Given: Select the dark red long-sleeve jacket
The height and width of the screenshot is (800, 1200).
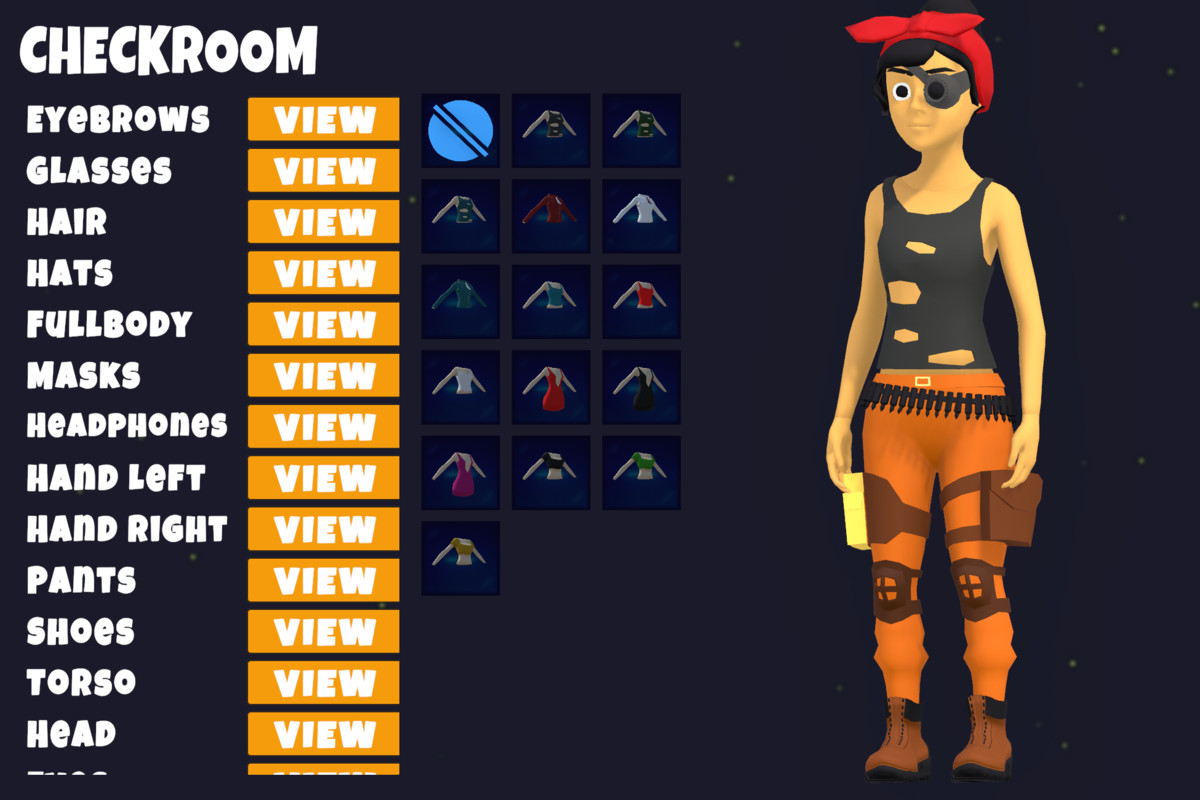Looking at the screenshot, I should 551,216.
